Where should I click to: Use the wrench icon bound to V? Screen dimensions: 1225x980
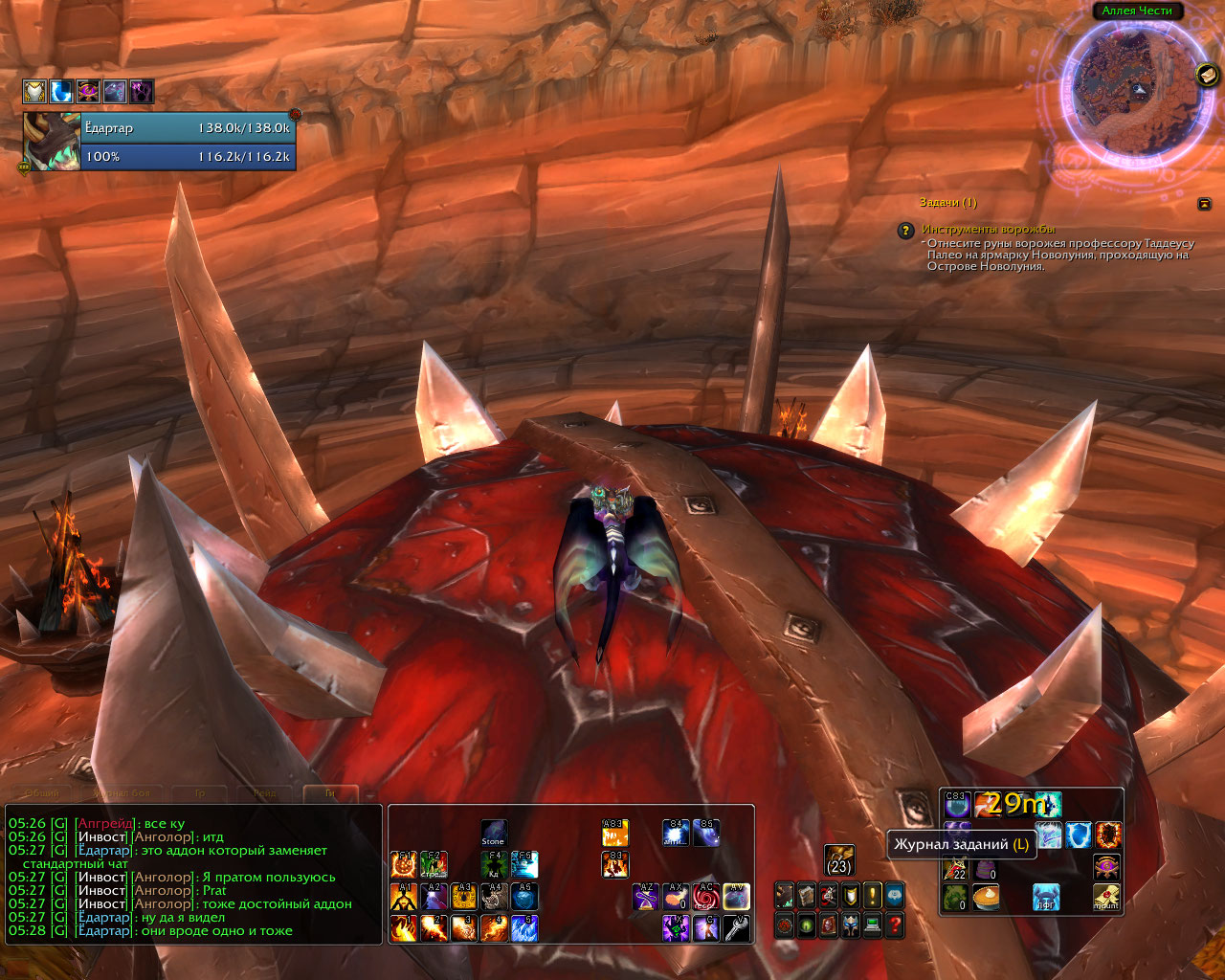click(736, 927)
